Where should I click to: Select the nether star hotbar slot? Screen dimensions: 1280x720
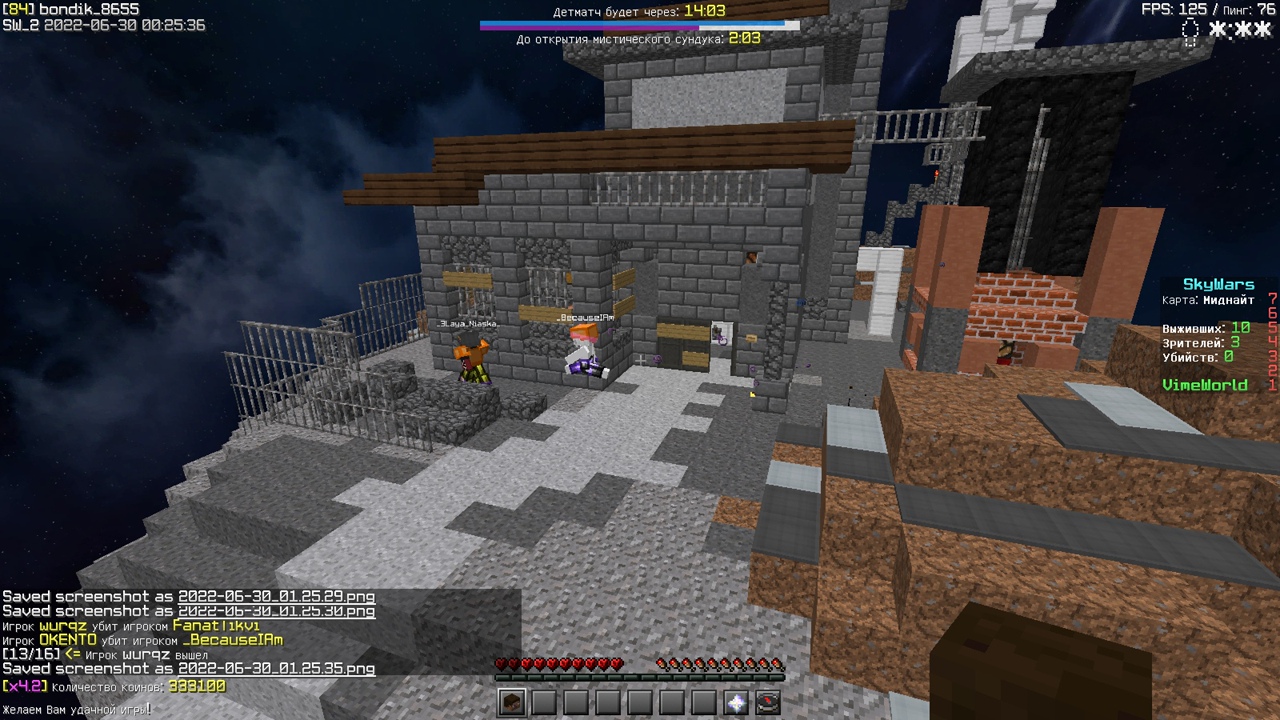736,702
